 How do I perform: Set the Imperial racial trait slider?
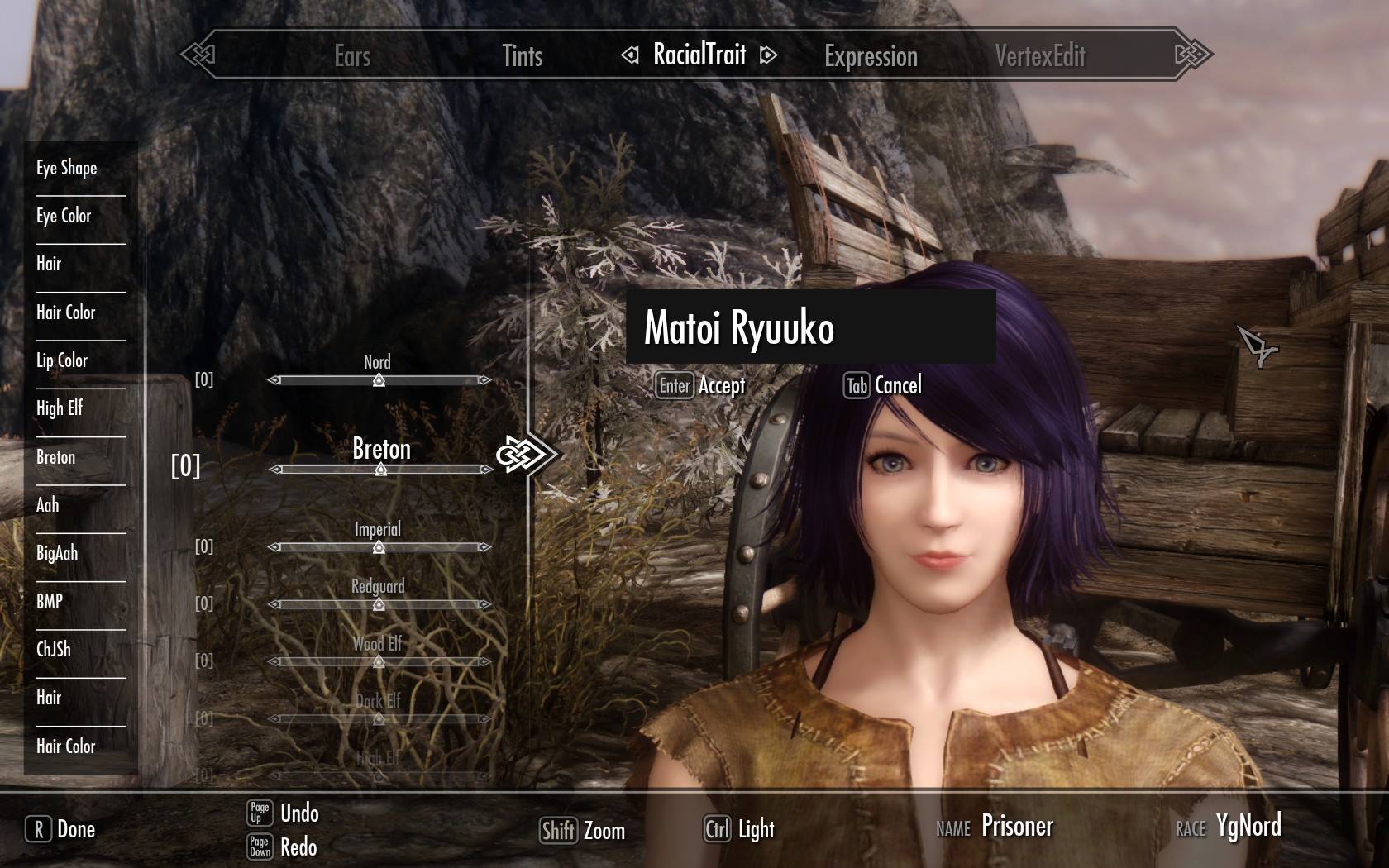[x=379, y=547]
